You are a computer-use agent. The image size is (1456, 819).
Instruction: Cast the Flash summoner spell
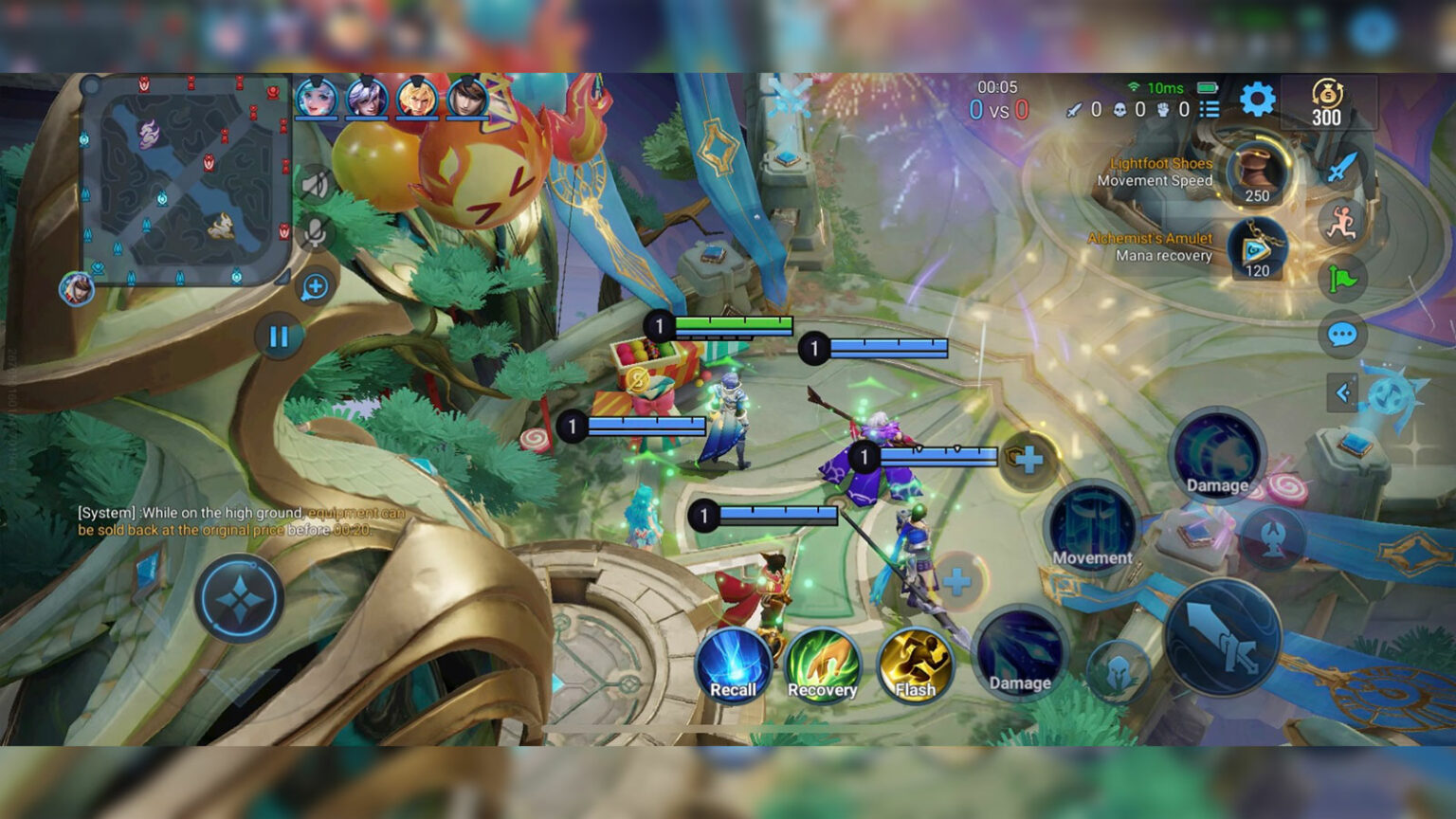point(916,664)
